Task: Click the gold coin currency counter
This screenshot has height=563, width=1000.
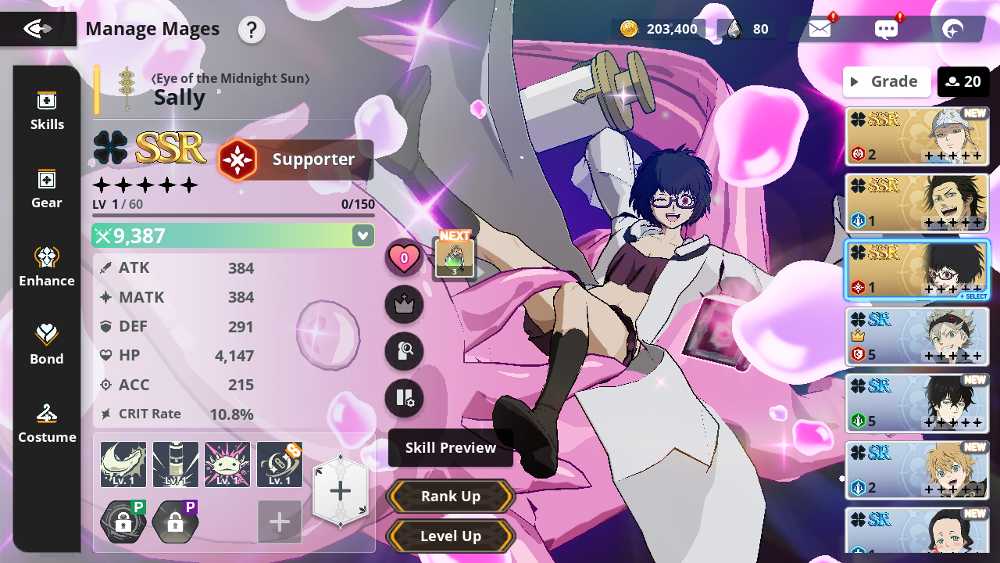Action: [x=659, y=29]
